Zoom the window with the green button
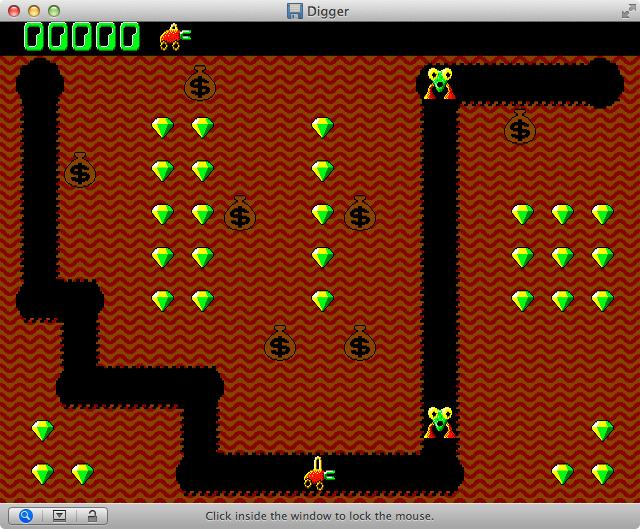The width and height of the screenshot is (640, 529). click(54, 10)
